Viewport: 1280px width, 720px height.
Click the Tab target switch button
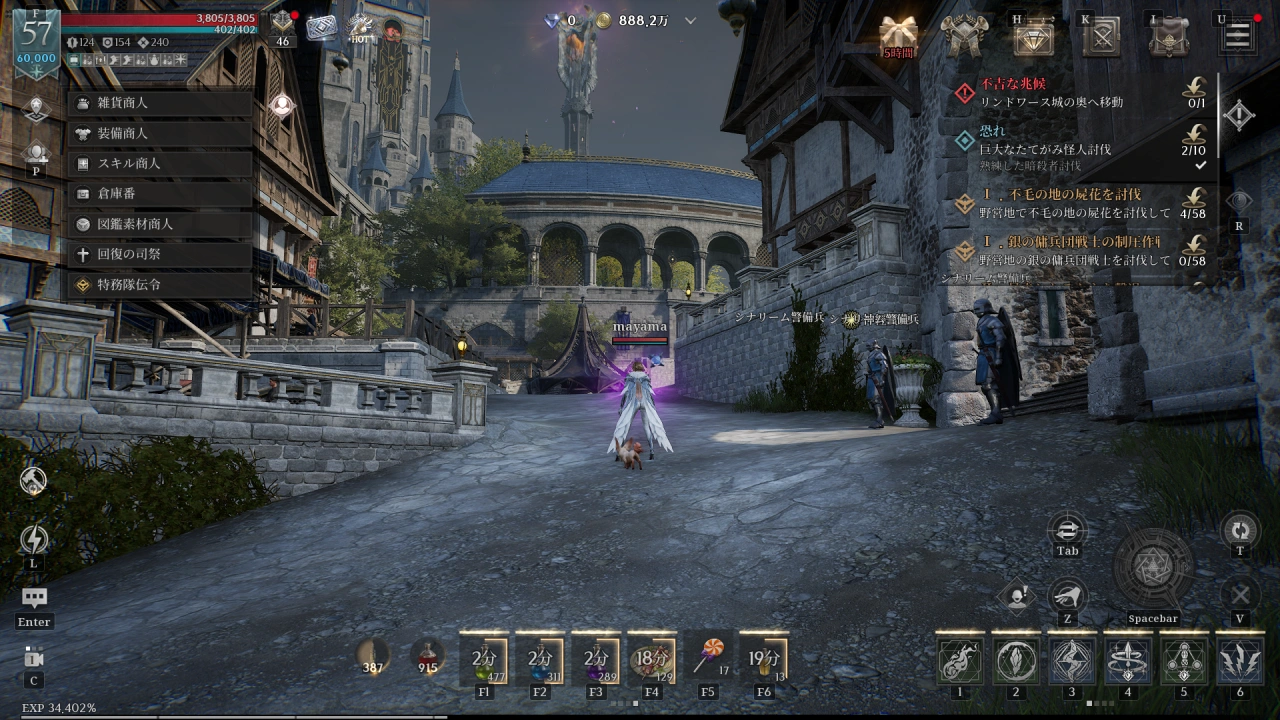(x=1067, y=530)
